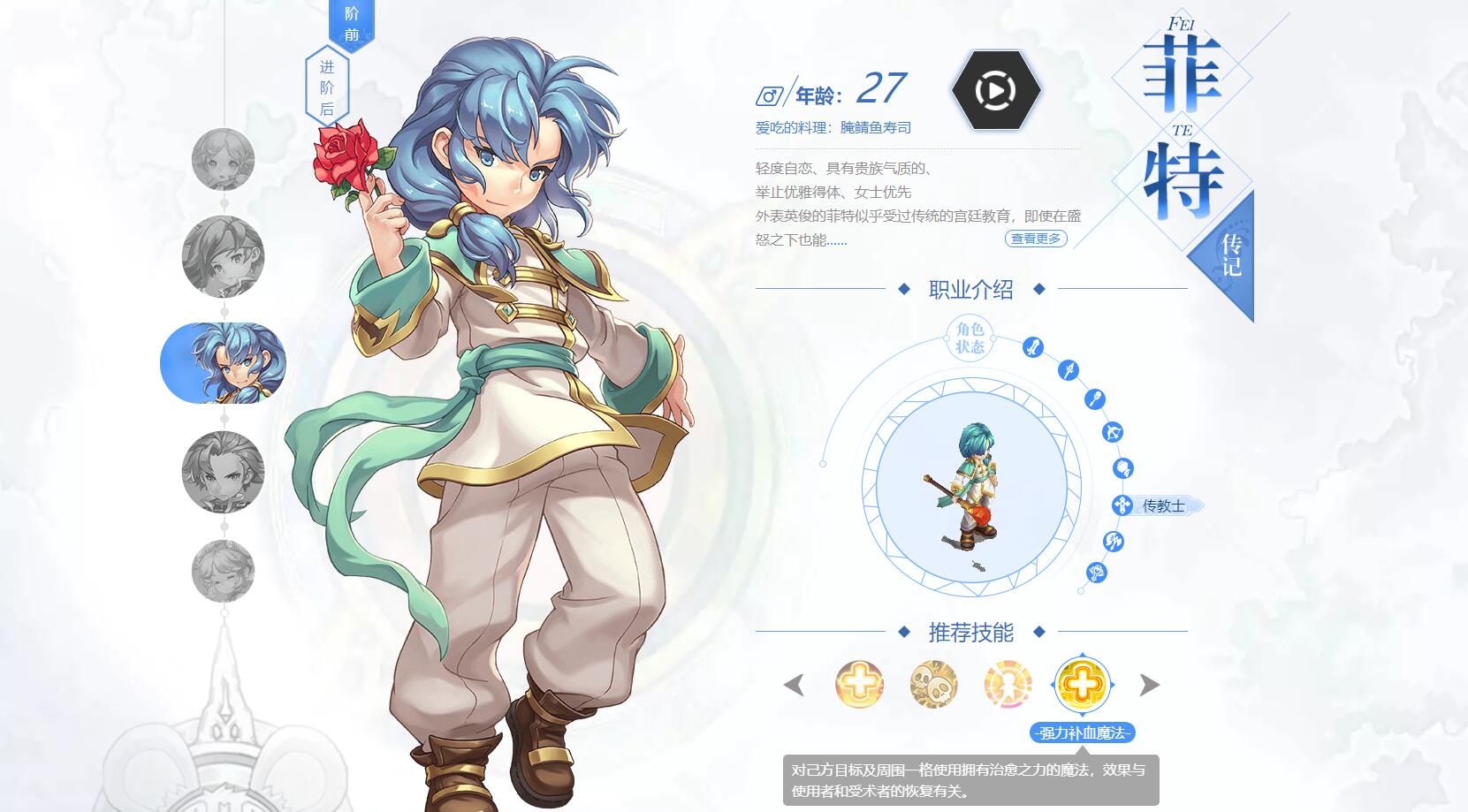The width and height of the screenshot is (1468, 812).
Task: Select the cross icon next to 传教士
Action: pyautogui.click(x=1122, y=504)
